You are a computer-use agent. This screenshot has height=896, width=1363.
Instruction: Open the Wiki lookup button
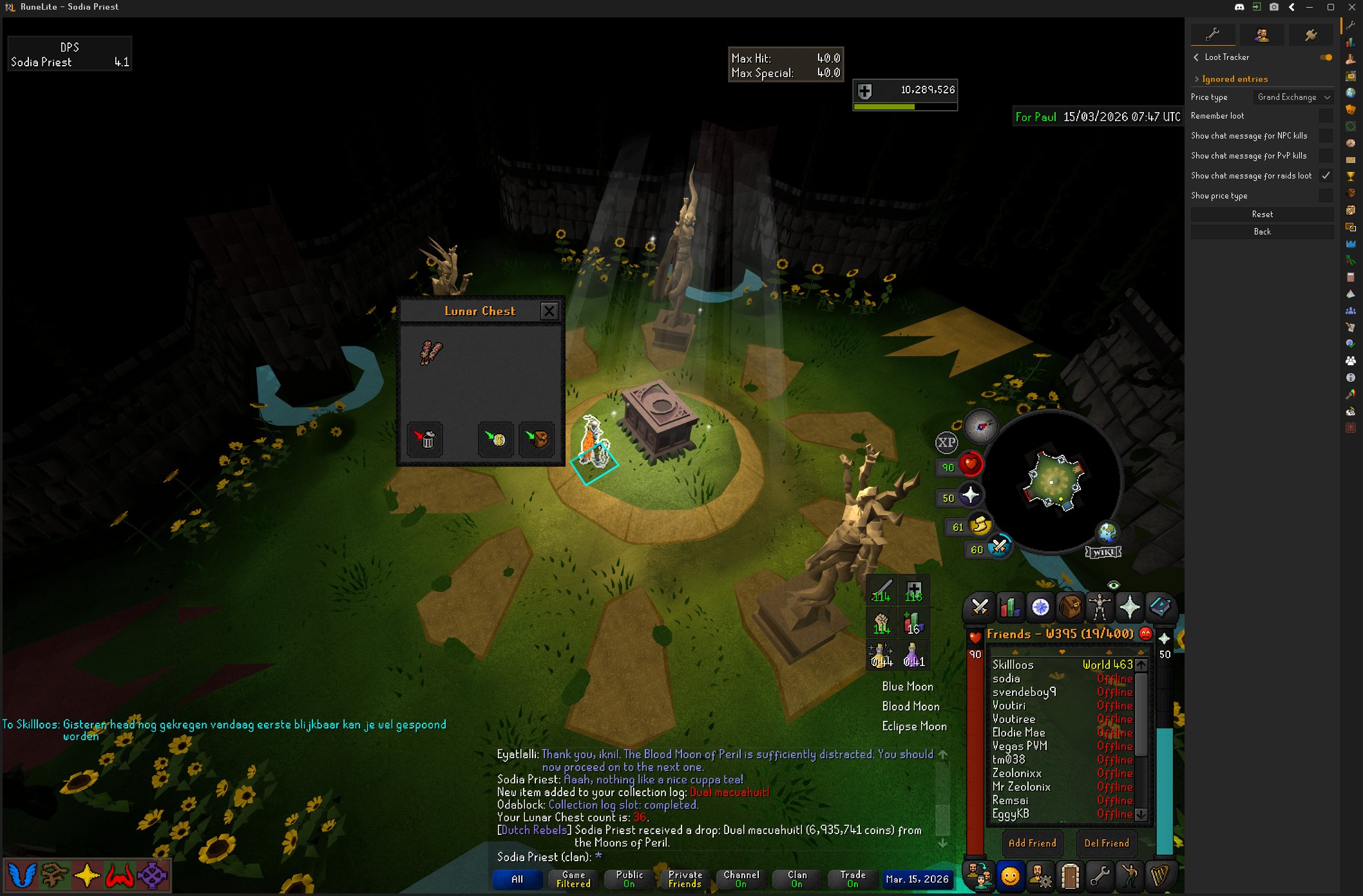pos(1103,552)
